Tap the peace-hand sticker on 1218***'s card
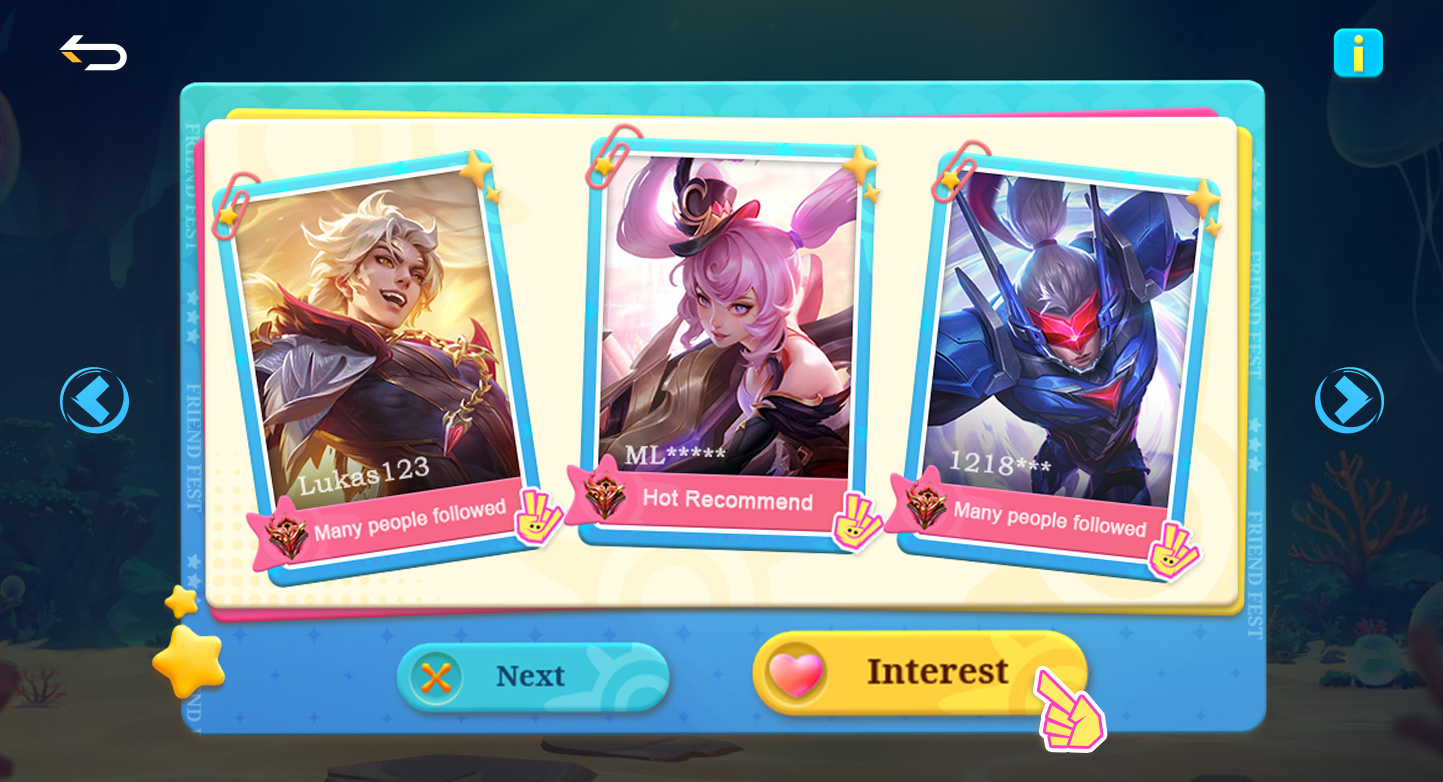1443x782 pixels. [1176, 549]
